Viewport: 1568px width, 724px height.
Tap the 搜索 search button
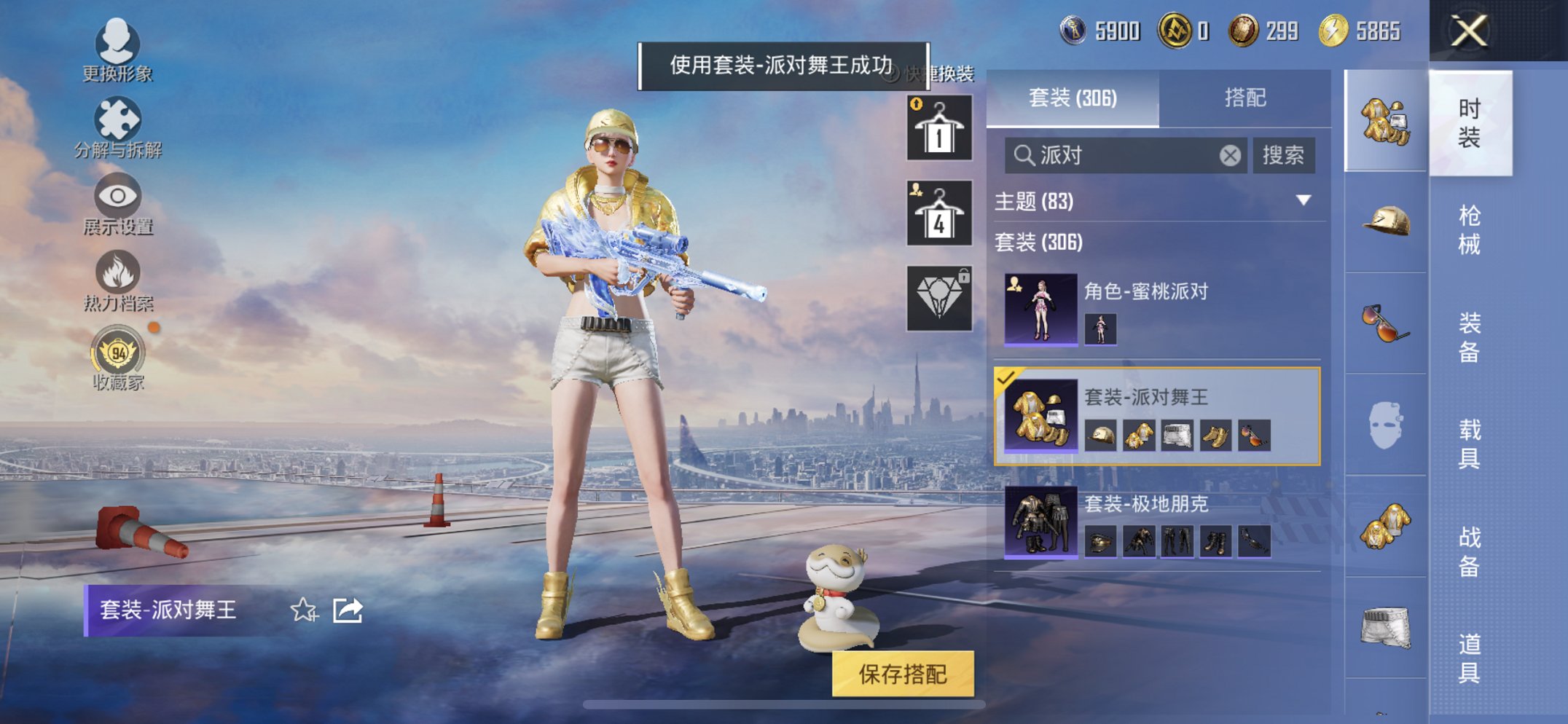coord(1285,154)
